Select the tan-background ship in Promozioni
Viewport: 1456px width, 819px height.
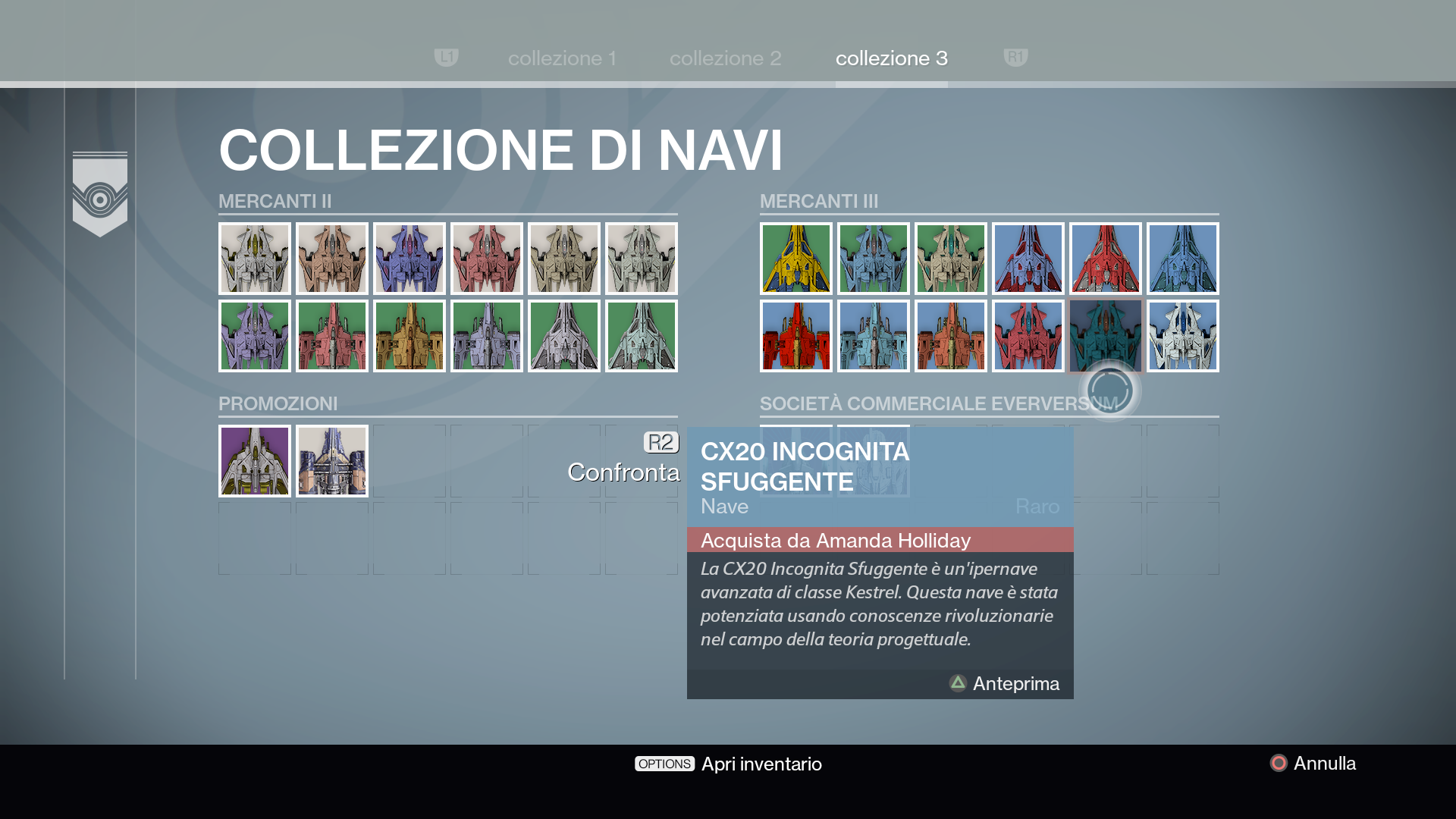coord(332,461)
